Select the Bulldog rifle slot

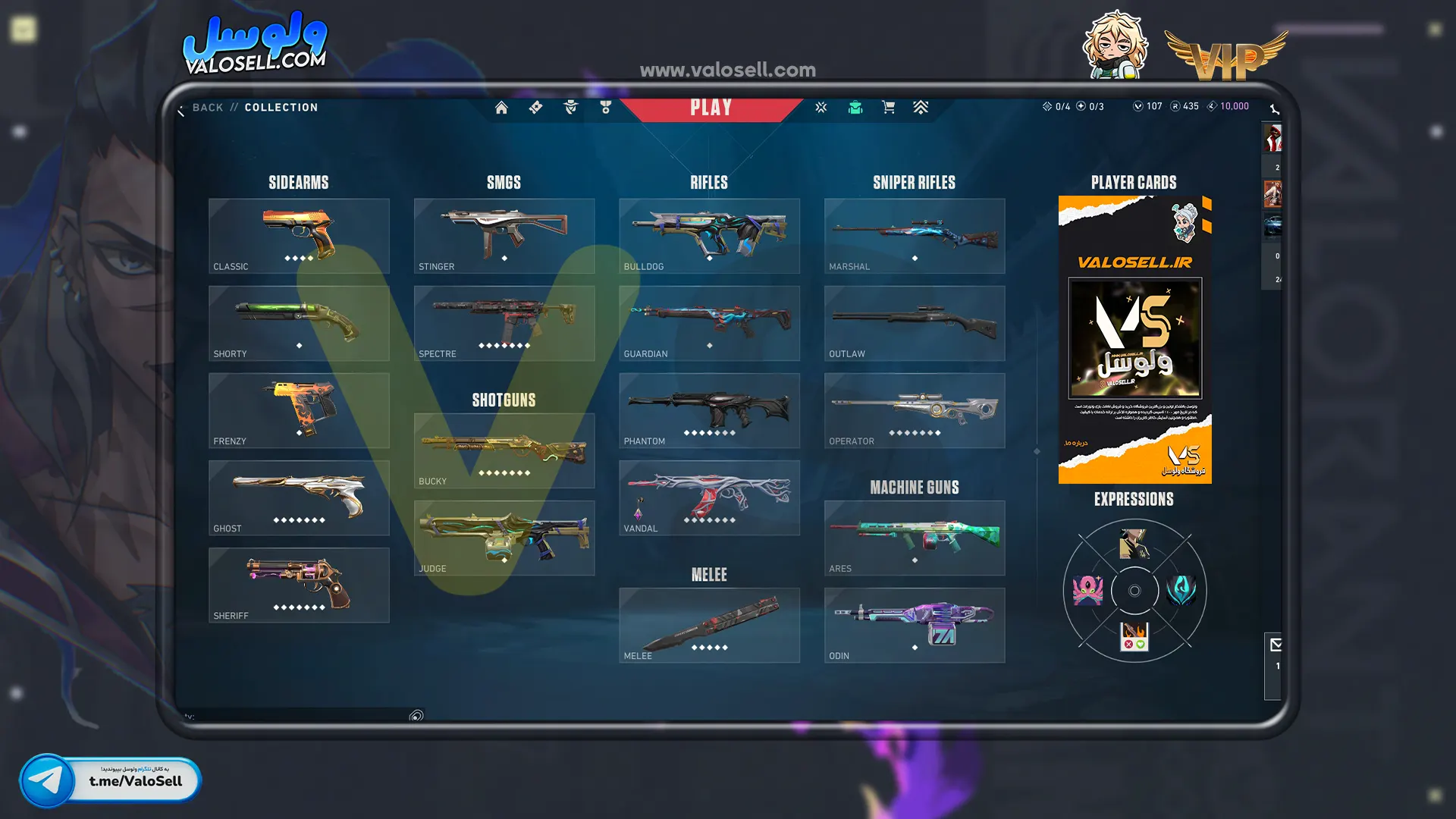point(709,236)
